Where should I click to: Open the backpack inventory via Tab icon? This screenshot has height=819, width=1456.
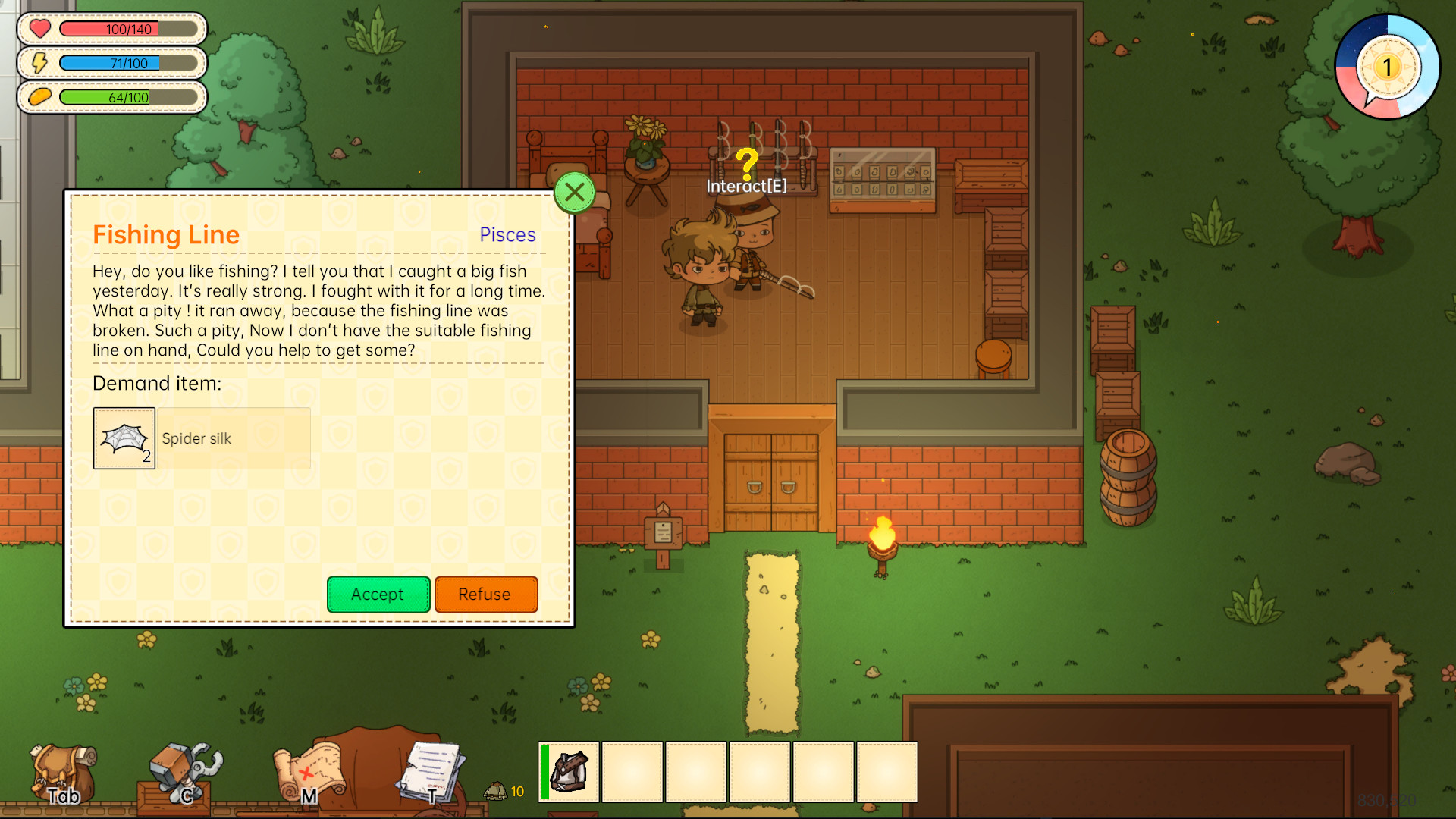(64, 770)
